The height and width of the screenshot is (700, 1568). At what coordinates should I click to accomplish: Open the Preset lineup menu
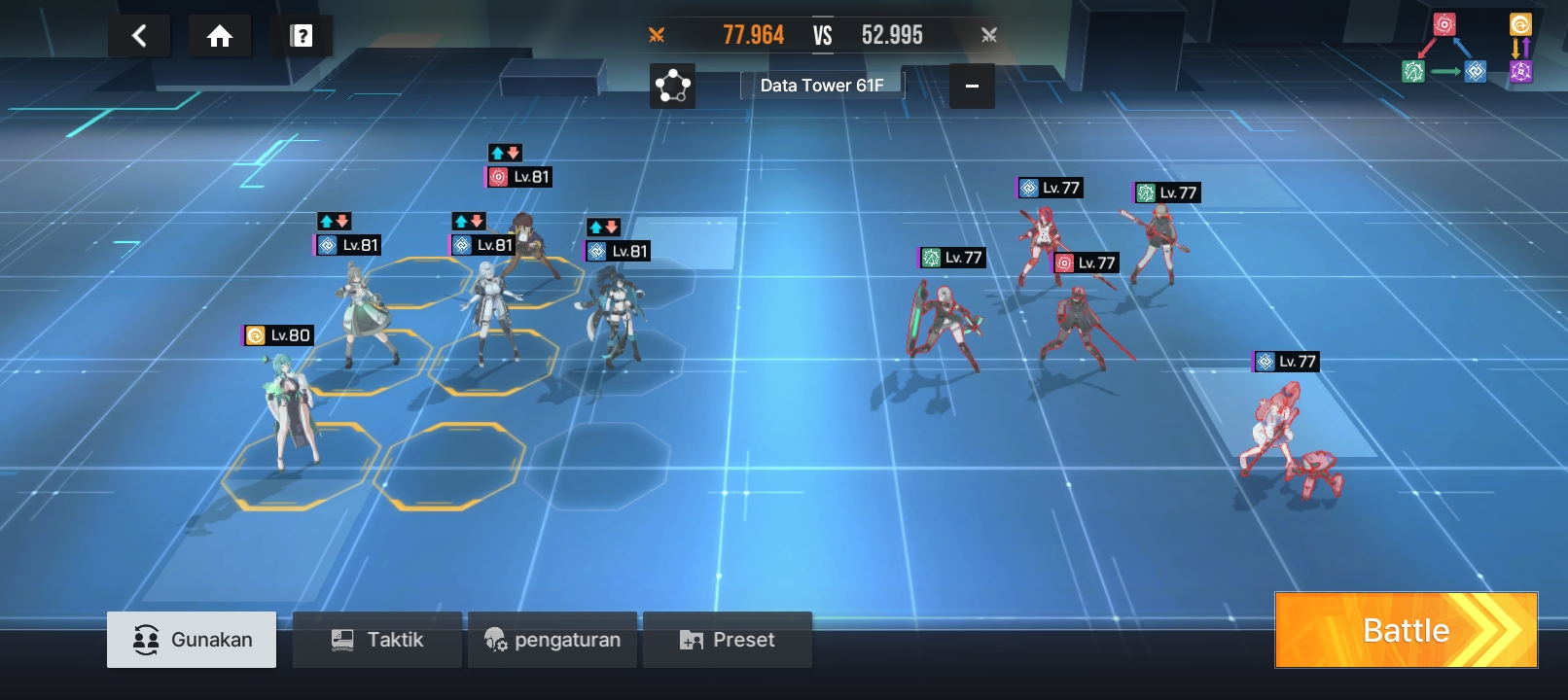(x=728, y=640)
